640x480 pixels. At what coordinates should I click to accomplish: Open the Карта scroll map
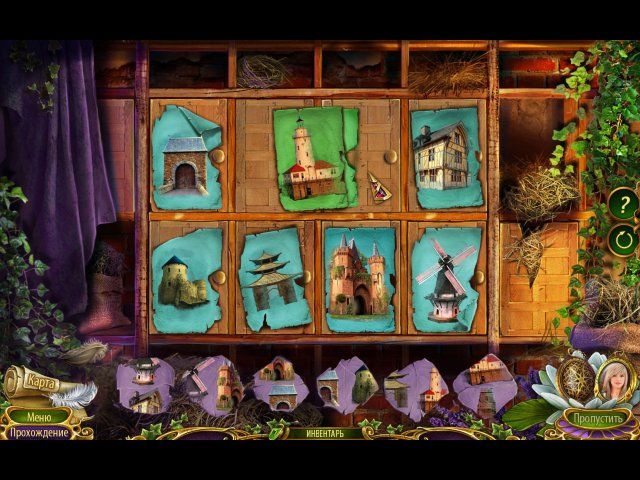click(x=42, y=381)
